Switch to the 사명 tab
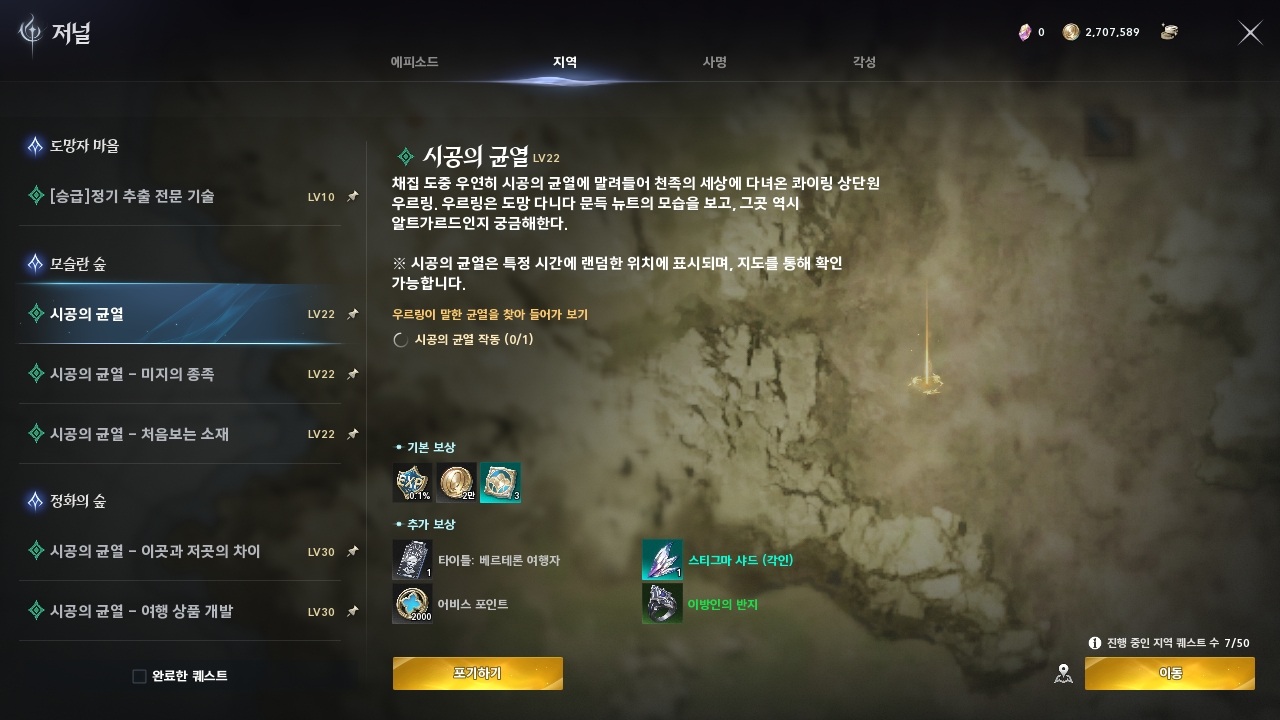Viewport: 1280px width, 720px height. pos(714,62)
